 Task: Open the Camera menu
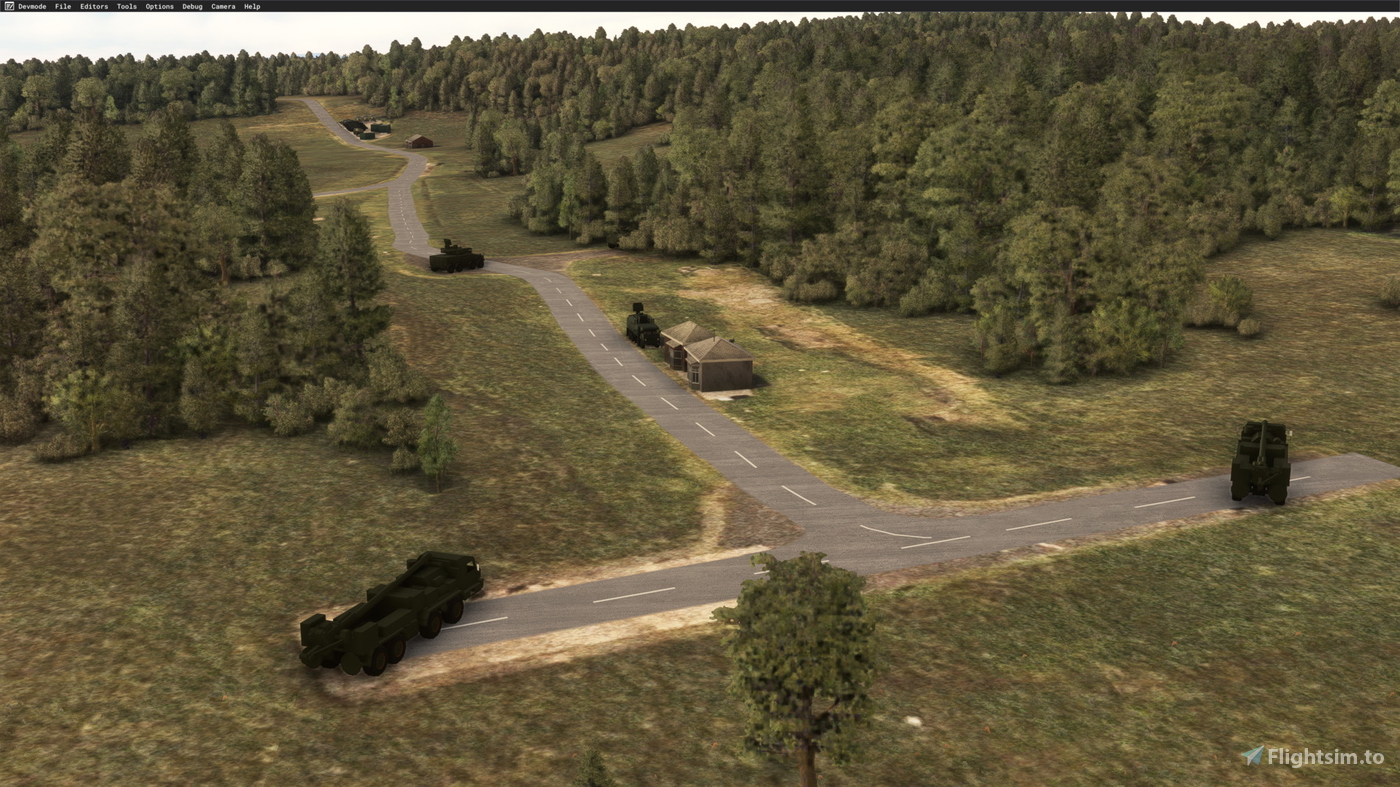[222, 4]
